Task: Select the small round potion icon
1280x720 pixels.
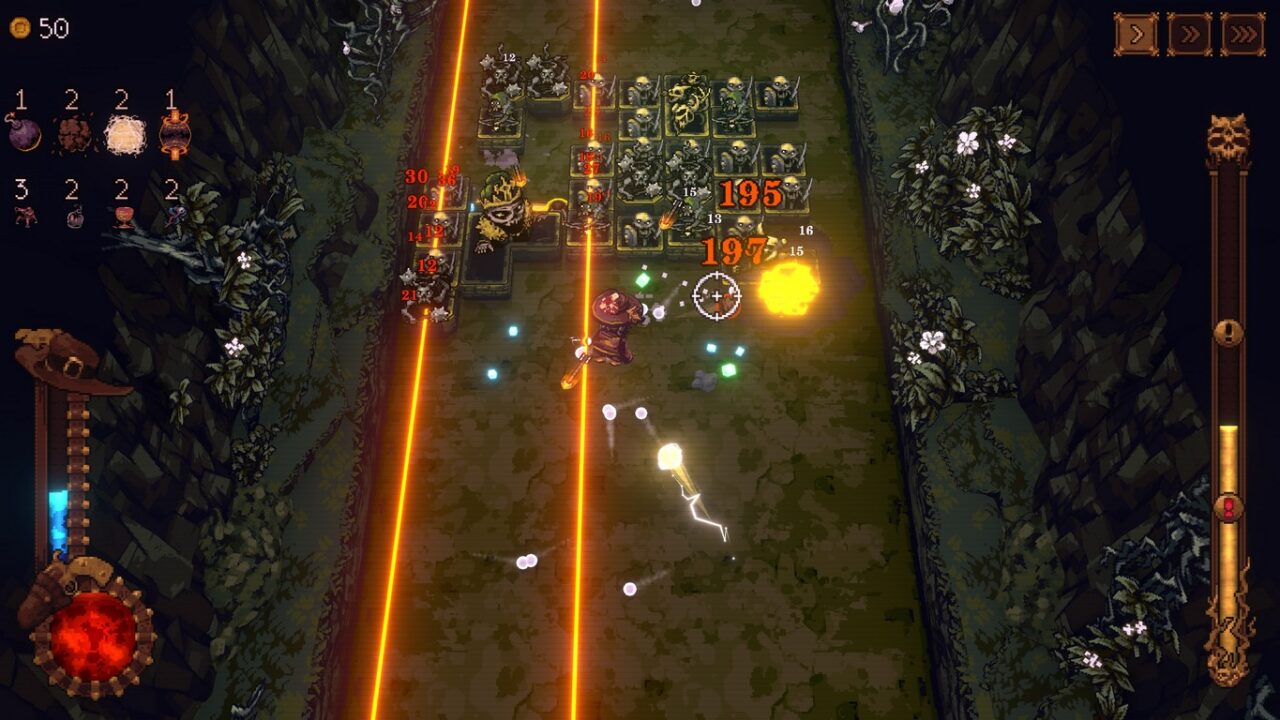Action: [74, 216]
